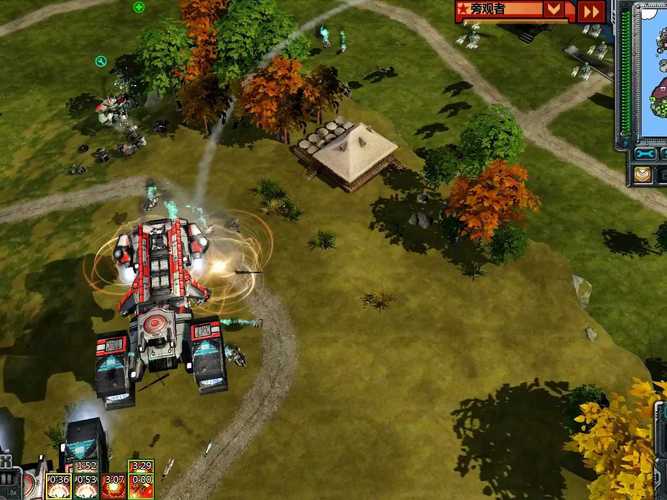Open the 旁观者 observer dropdown
The height and width of the screenshot is (500, 667).
tap(554, 10)
